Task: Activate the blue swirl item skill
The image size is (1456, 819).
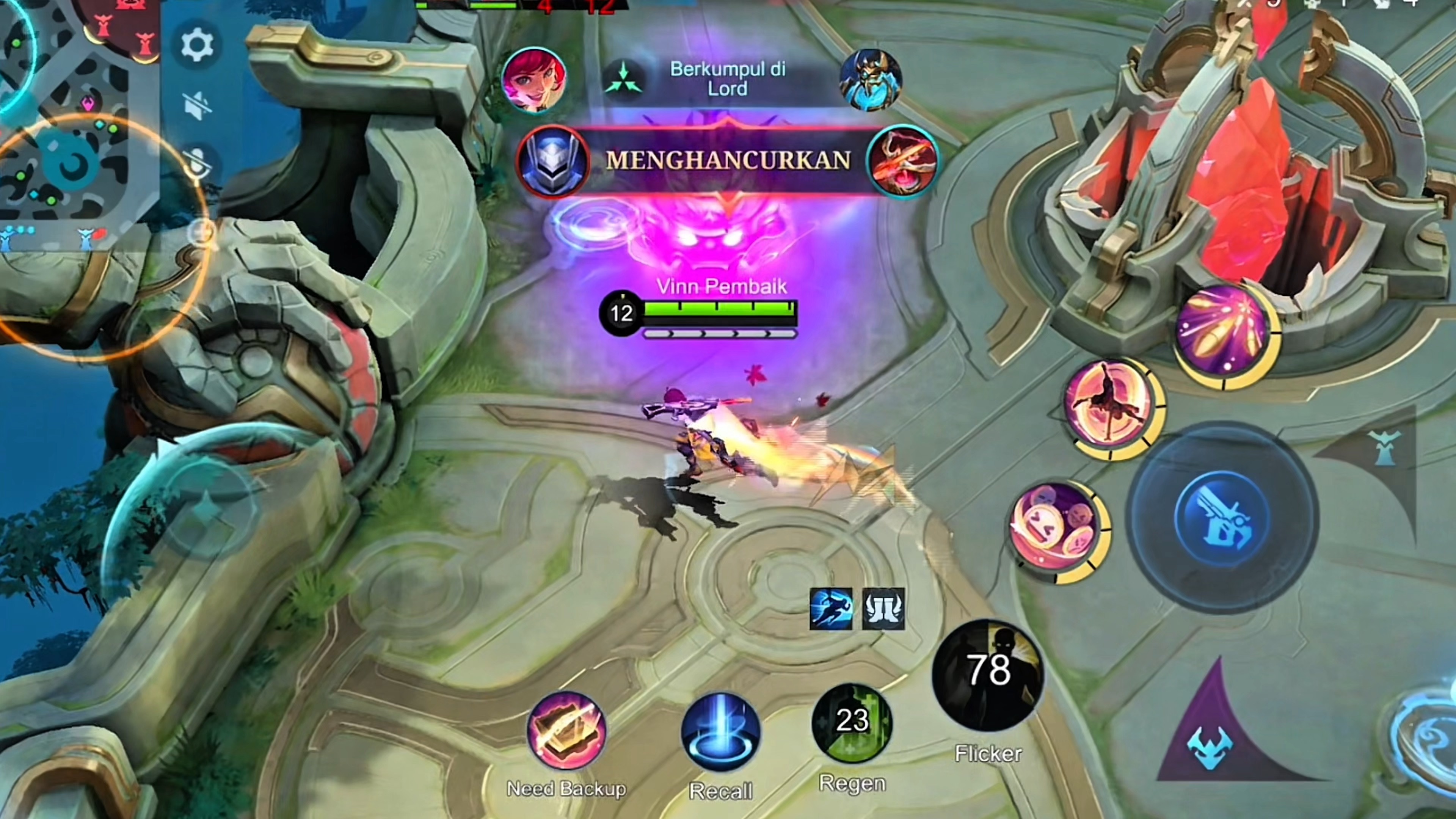Action: click(1430, 735)
